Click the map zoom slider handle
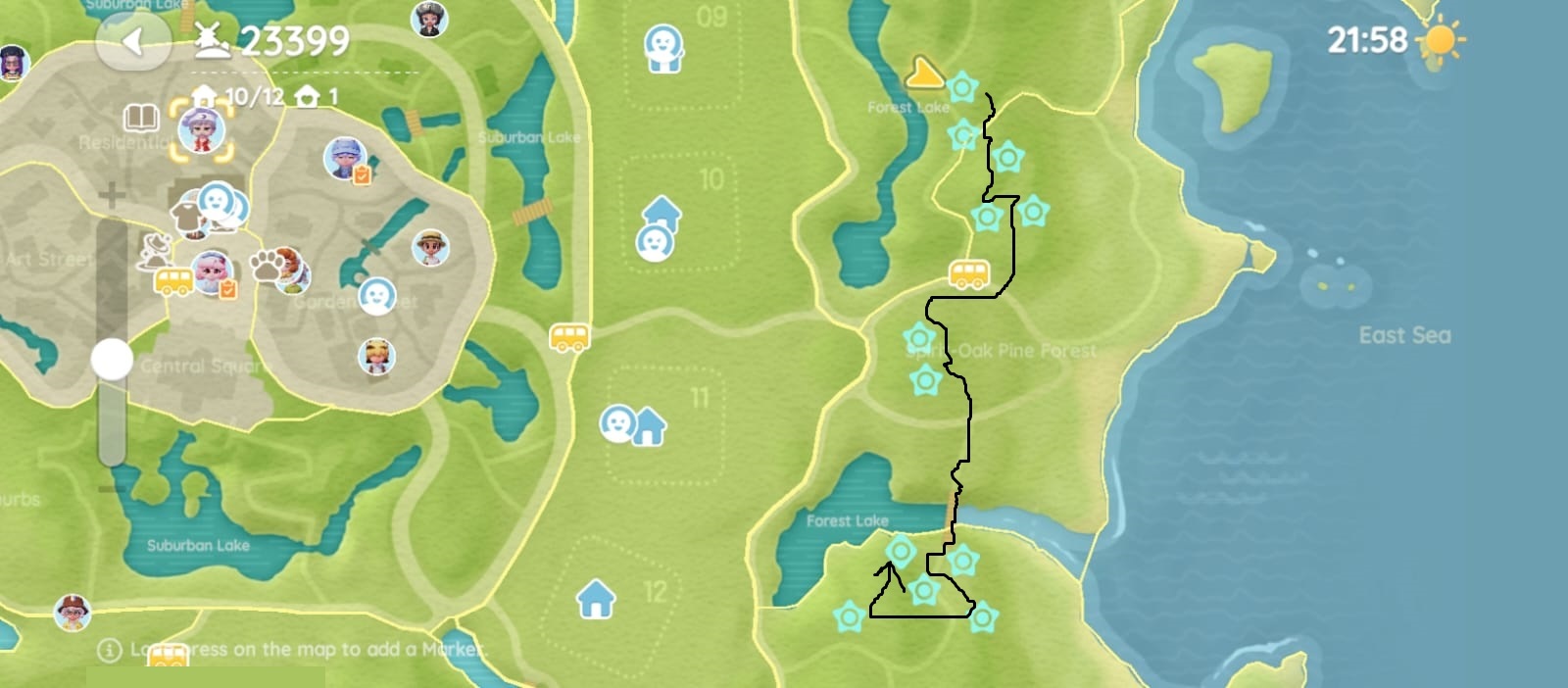1568x688 pixels. [x=112, y=360]
